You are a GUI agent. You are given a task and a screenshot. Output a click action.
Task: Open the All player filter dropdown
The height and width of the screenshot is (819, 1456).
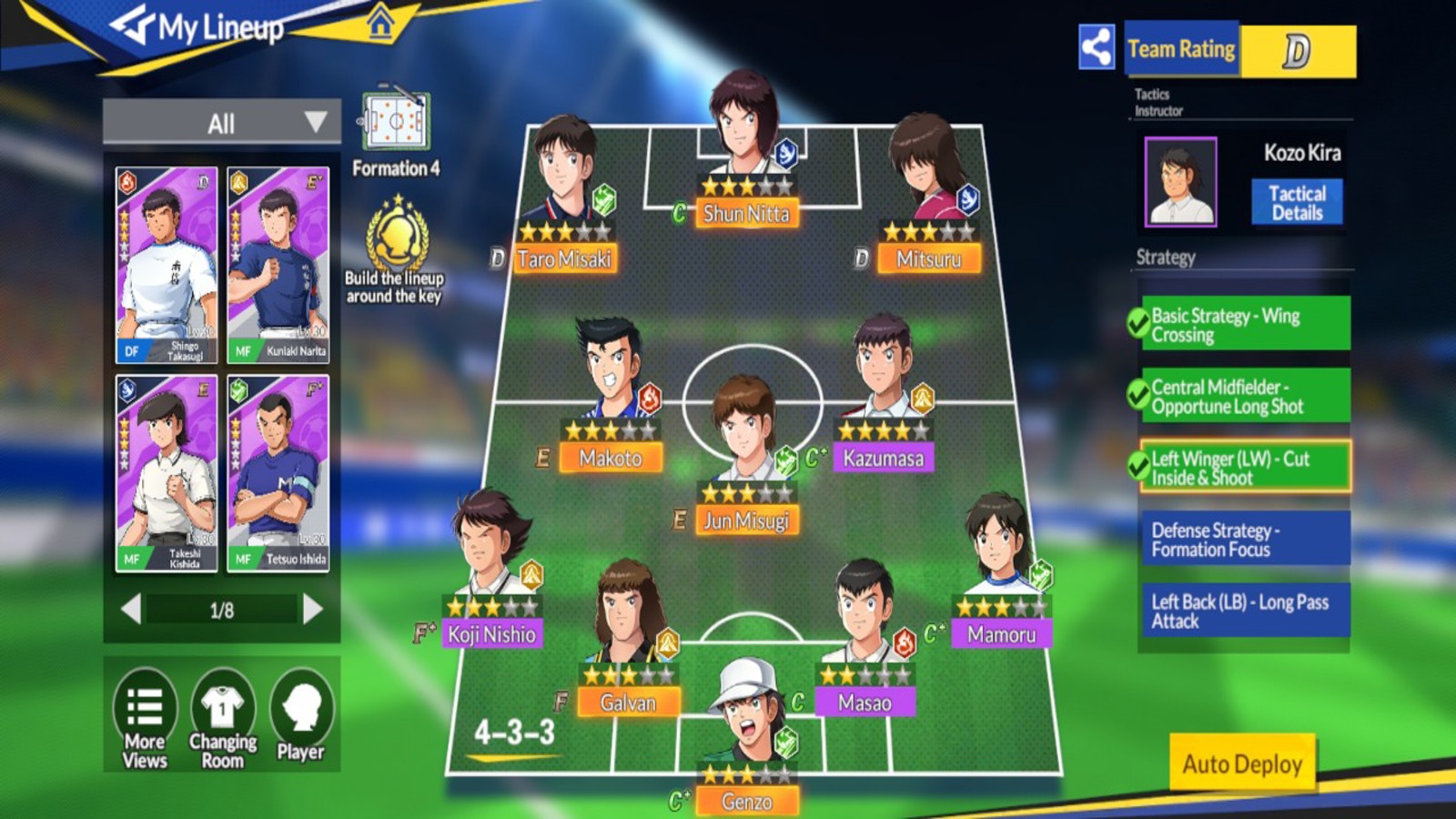click(x=221, y=123)
